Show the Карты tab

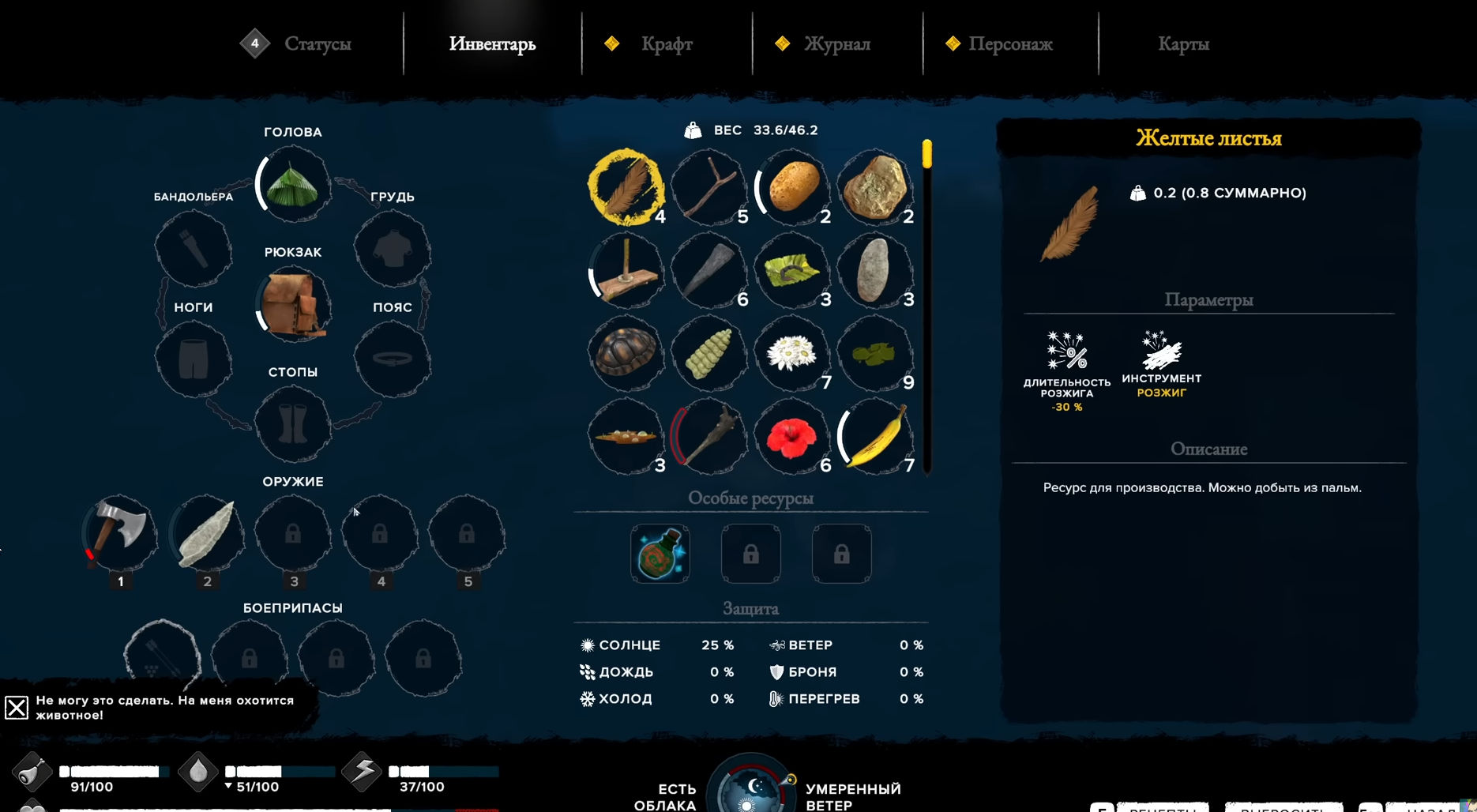tap(1183, 44)
